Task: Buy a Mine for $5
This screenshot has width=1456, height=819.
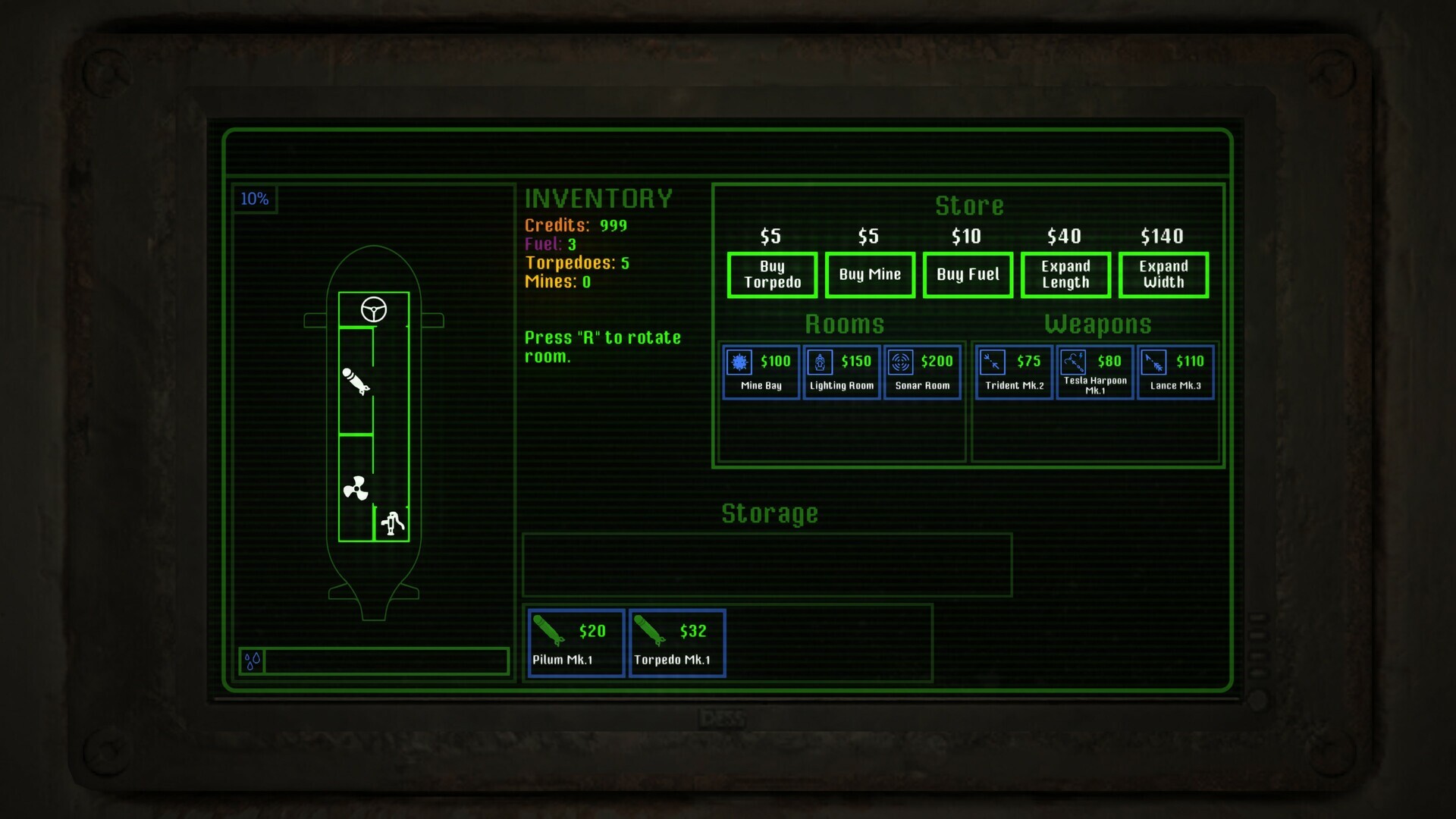Action: tap(869, 275)
